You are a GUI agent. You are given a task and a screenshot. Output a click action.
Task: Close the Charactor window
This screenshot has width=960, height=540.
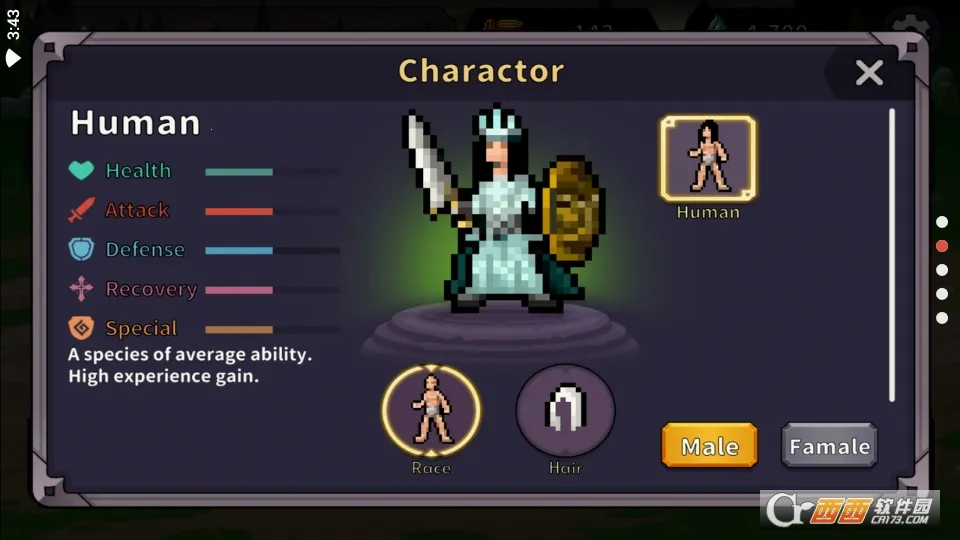click(x=869, y=73)
